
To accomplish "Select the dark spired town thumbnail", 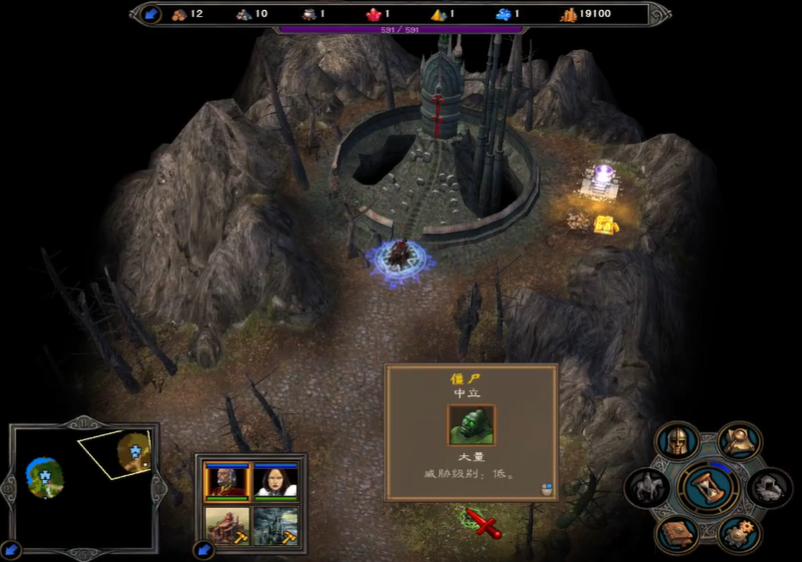I will 274,525.
